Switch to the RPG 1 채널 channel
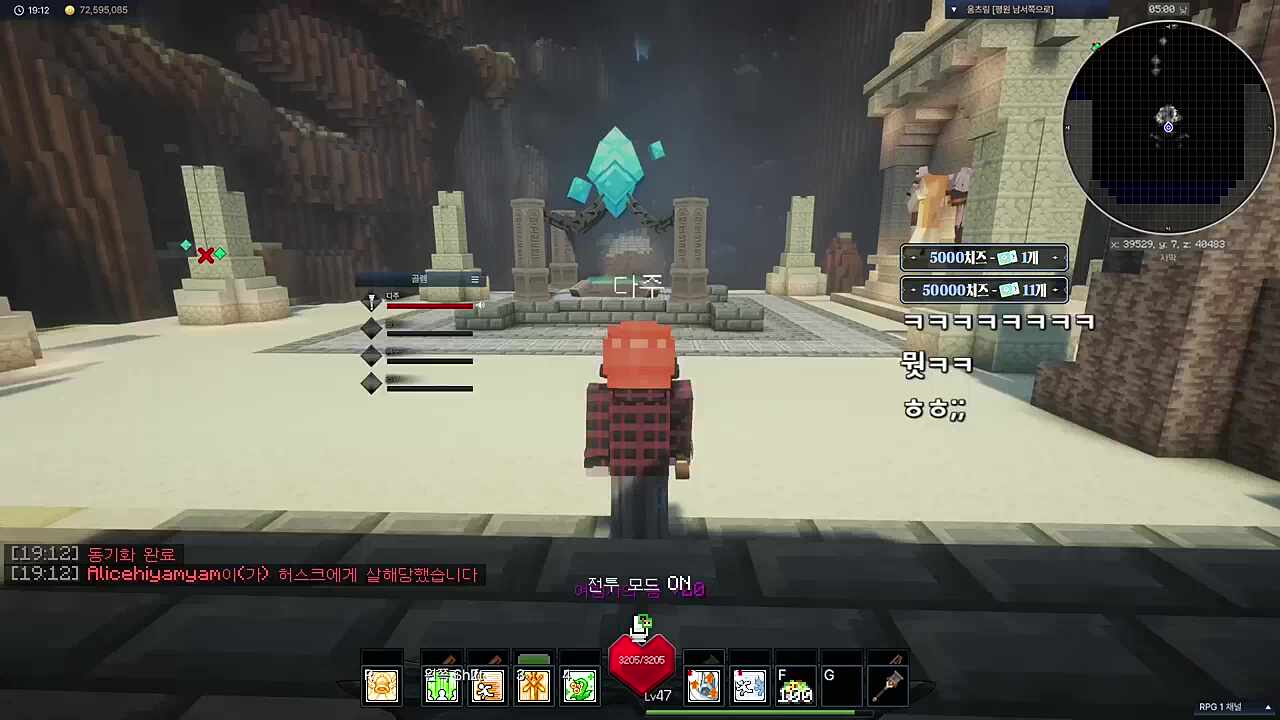 coord(1222,707)
